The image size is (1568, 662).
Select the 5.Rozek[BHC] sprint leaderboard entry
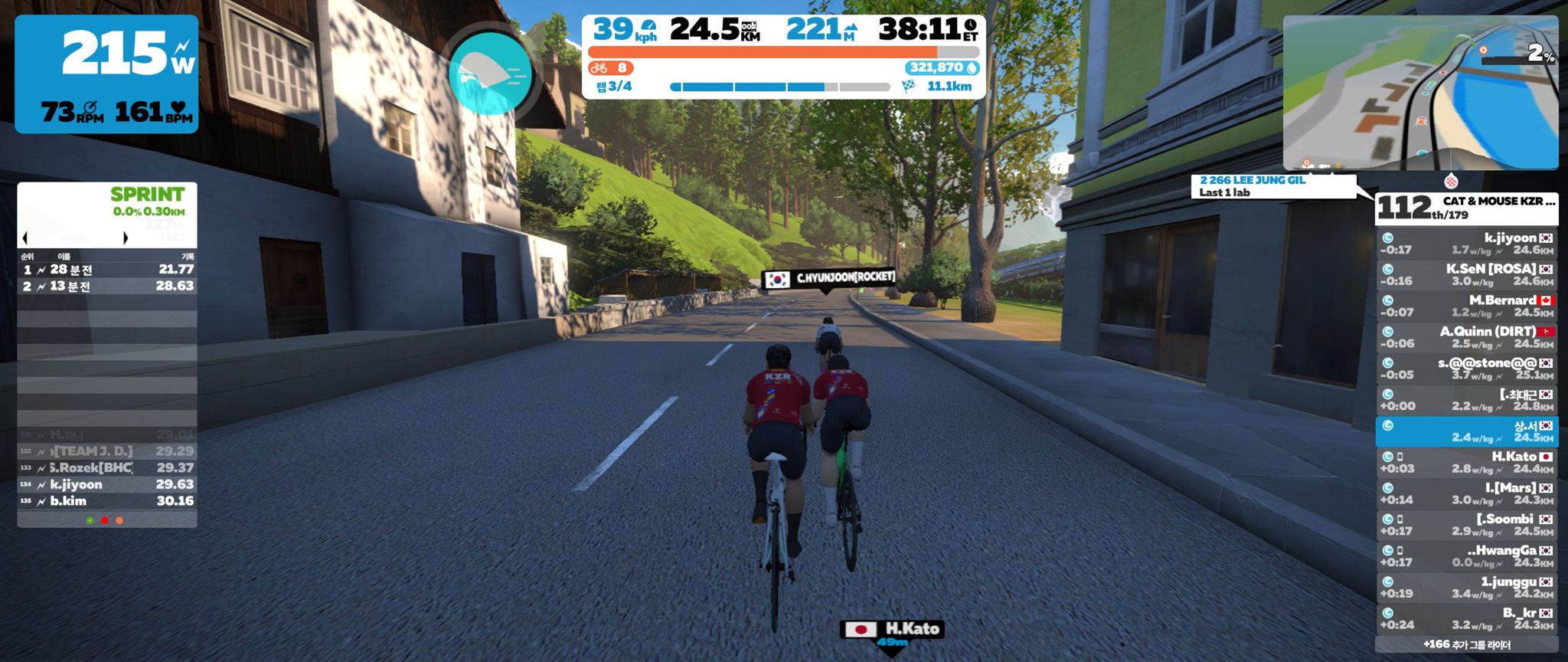tap(107, 467)
